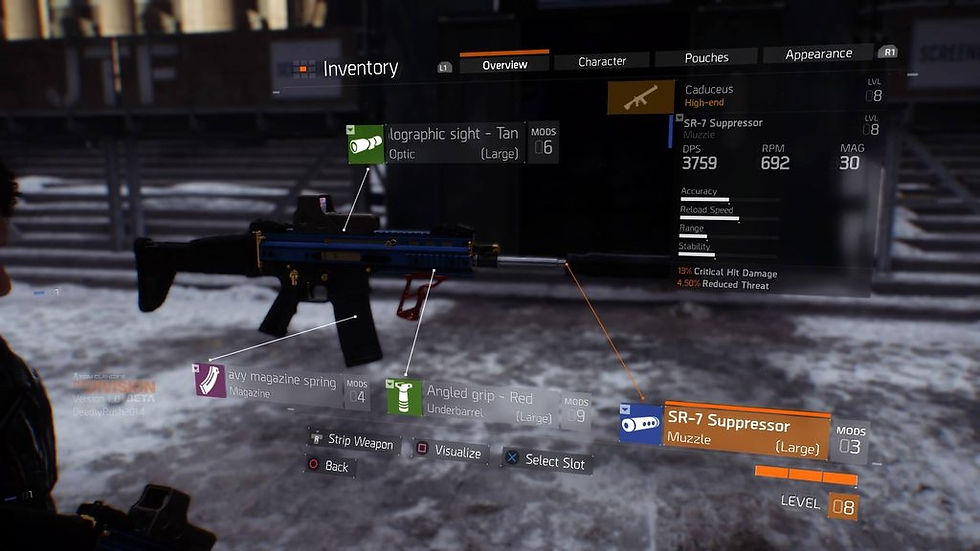
Task: Switch to the Pouches tab
Action: (x=706, y=58)
